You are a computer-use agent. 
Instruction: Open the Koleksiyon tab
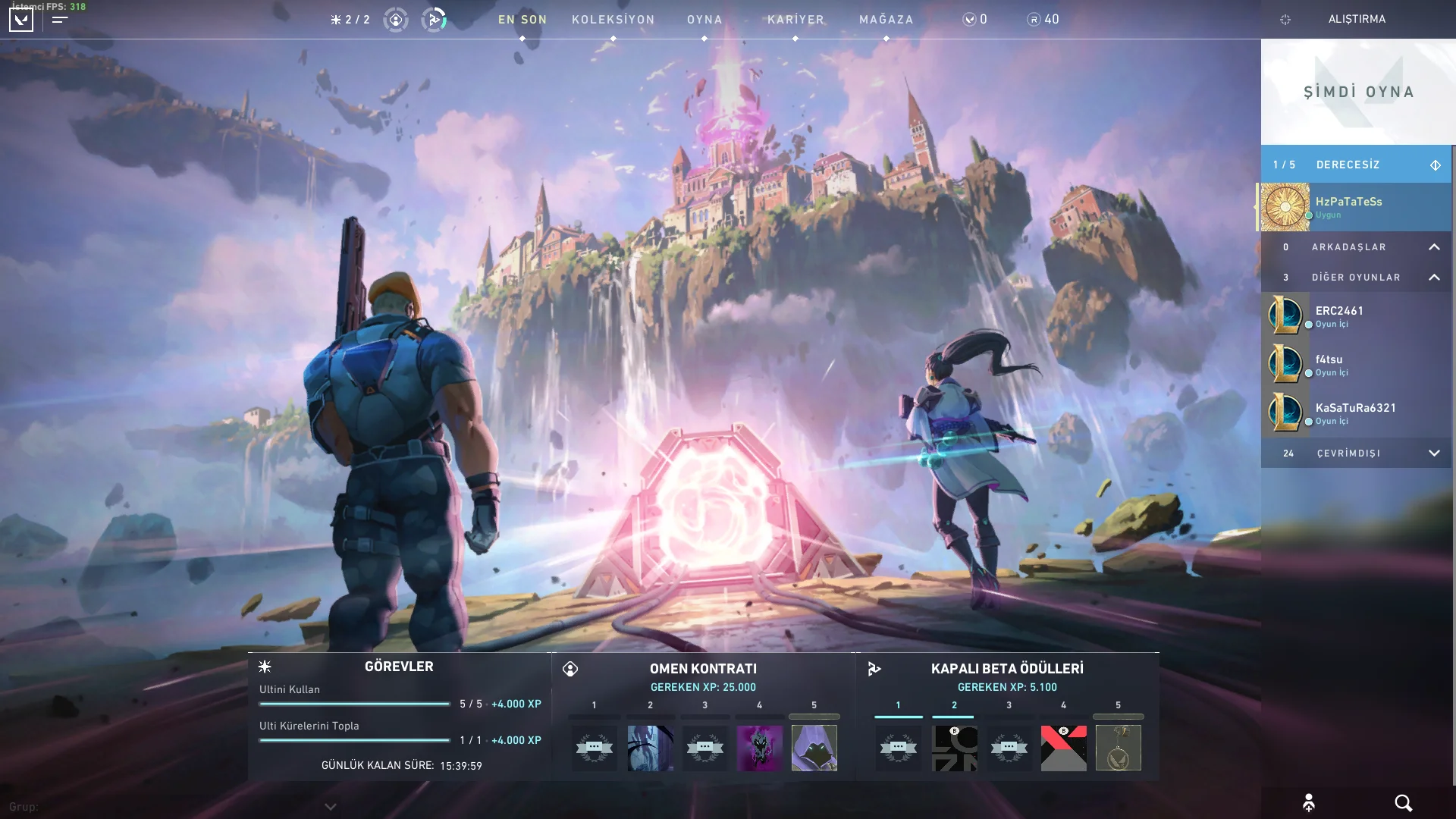click(613, 20)
